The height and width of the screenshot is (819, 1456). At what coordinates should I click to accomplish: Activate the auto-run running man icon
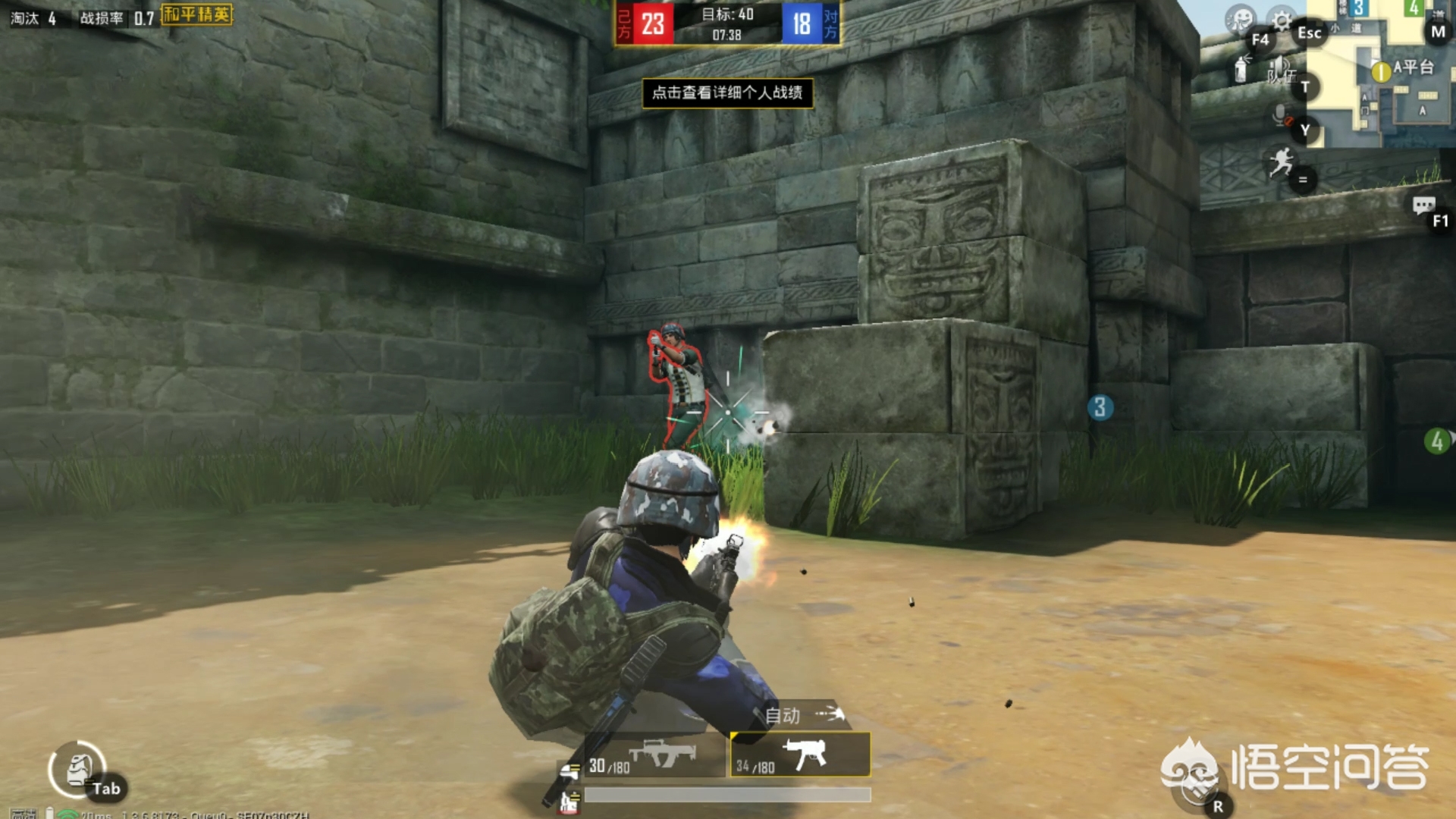pyautogui.click(x=1281, y=162)
